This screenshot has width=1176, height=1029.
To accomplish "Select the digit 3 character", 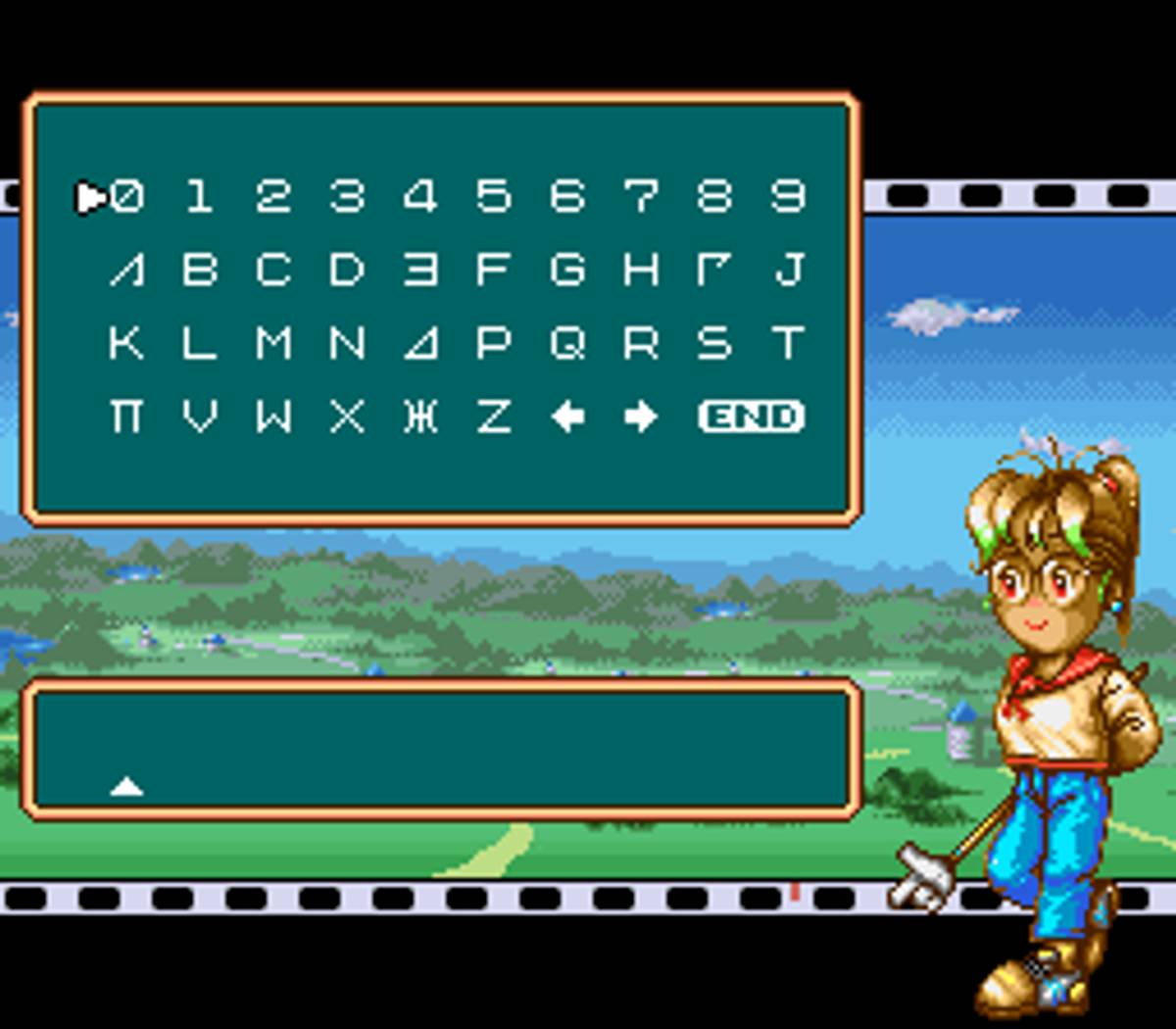I will [347, 197].
